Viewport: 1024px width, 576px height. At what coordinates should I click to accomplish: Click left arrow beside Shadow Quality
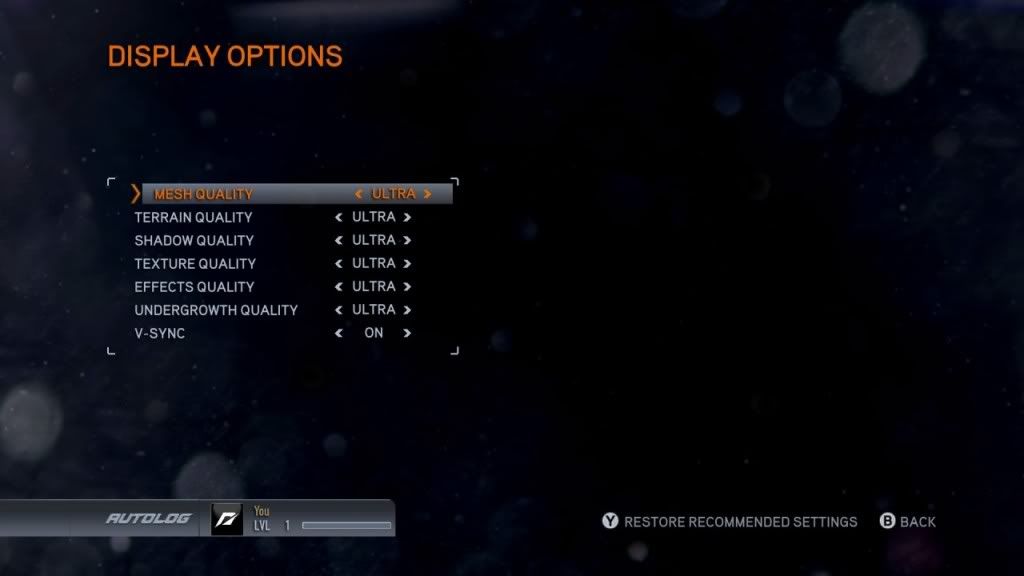(x=339, y=240)
